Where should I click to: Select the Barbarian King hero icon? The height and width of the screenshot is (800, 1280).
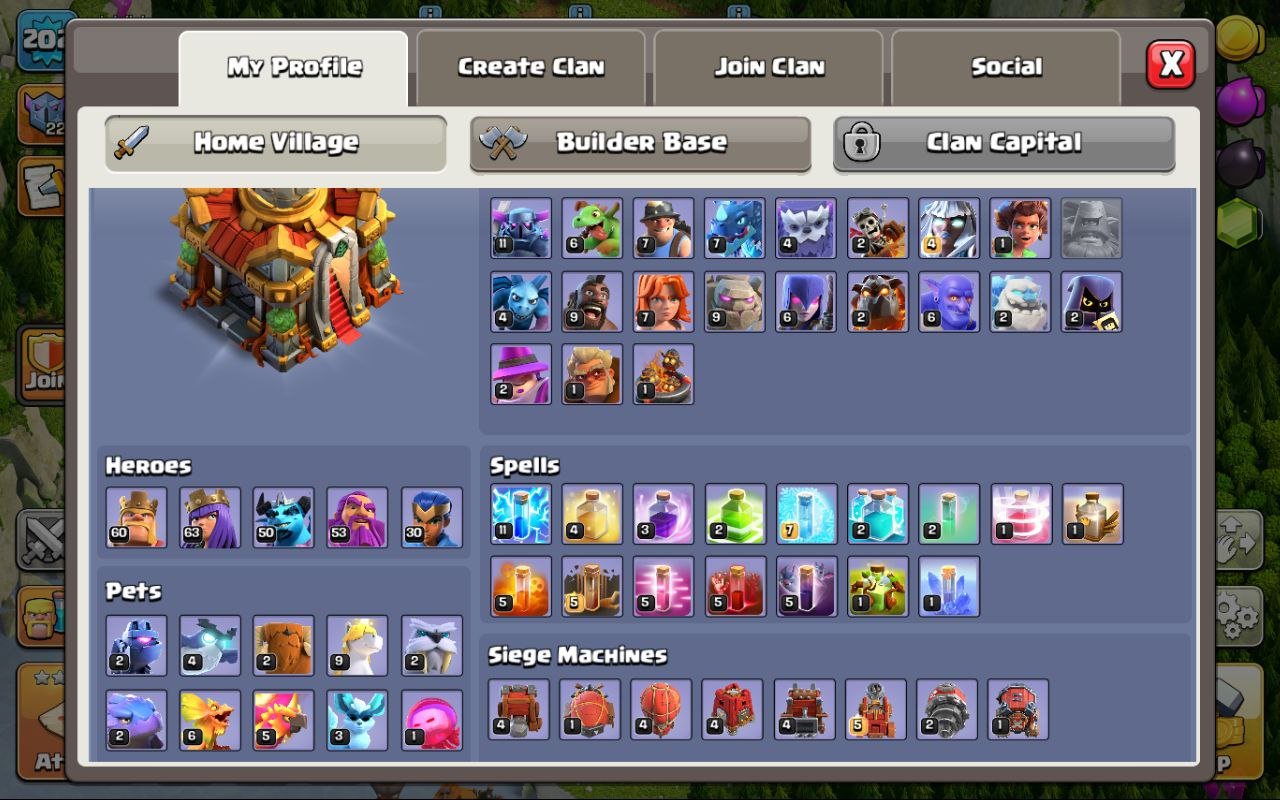pyautogui.click(x=135, y=518)
